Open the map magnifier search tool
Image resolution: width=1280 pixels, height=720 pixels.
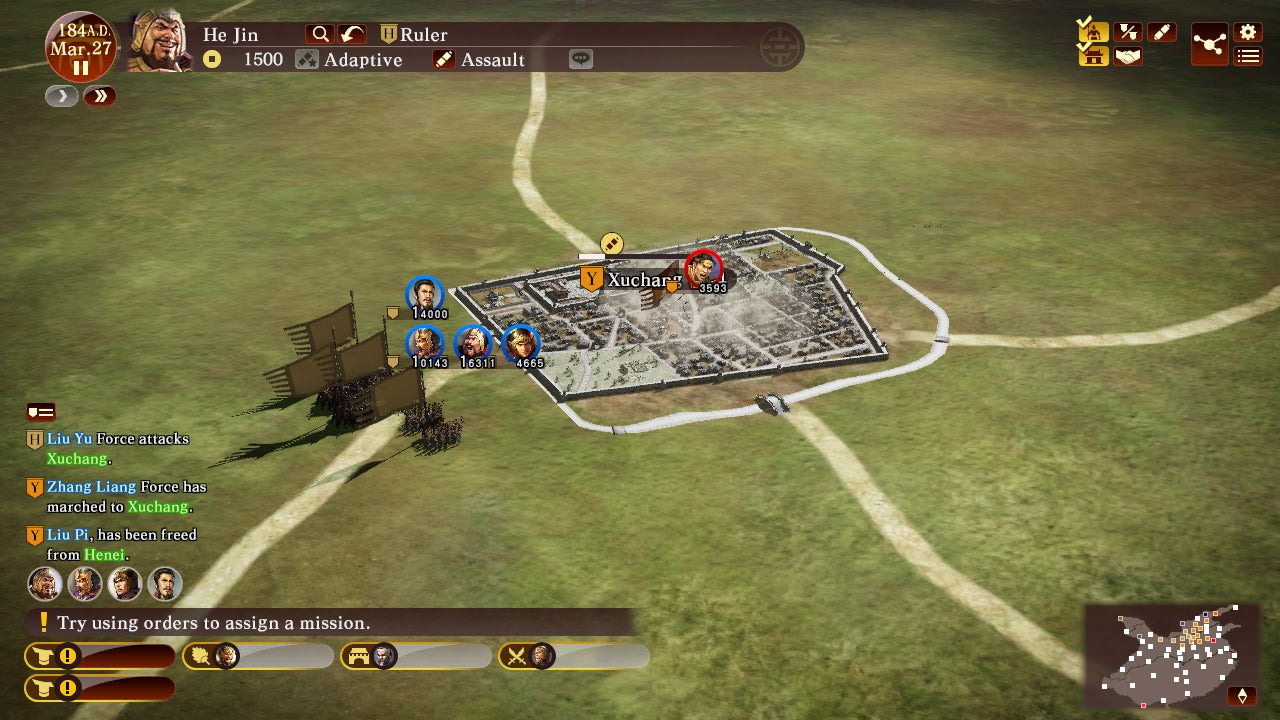tap(320, 33)
